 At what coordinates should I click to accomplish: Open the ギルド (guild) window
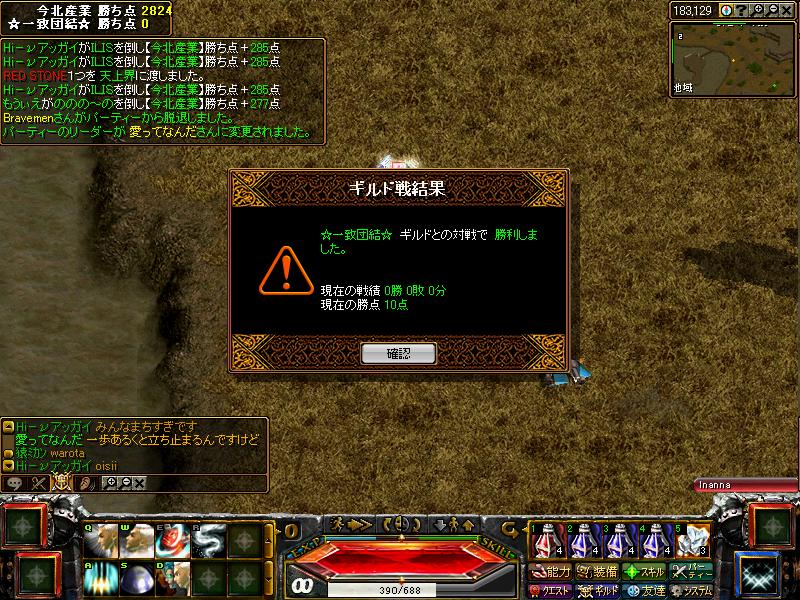pos(599,591)
